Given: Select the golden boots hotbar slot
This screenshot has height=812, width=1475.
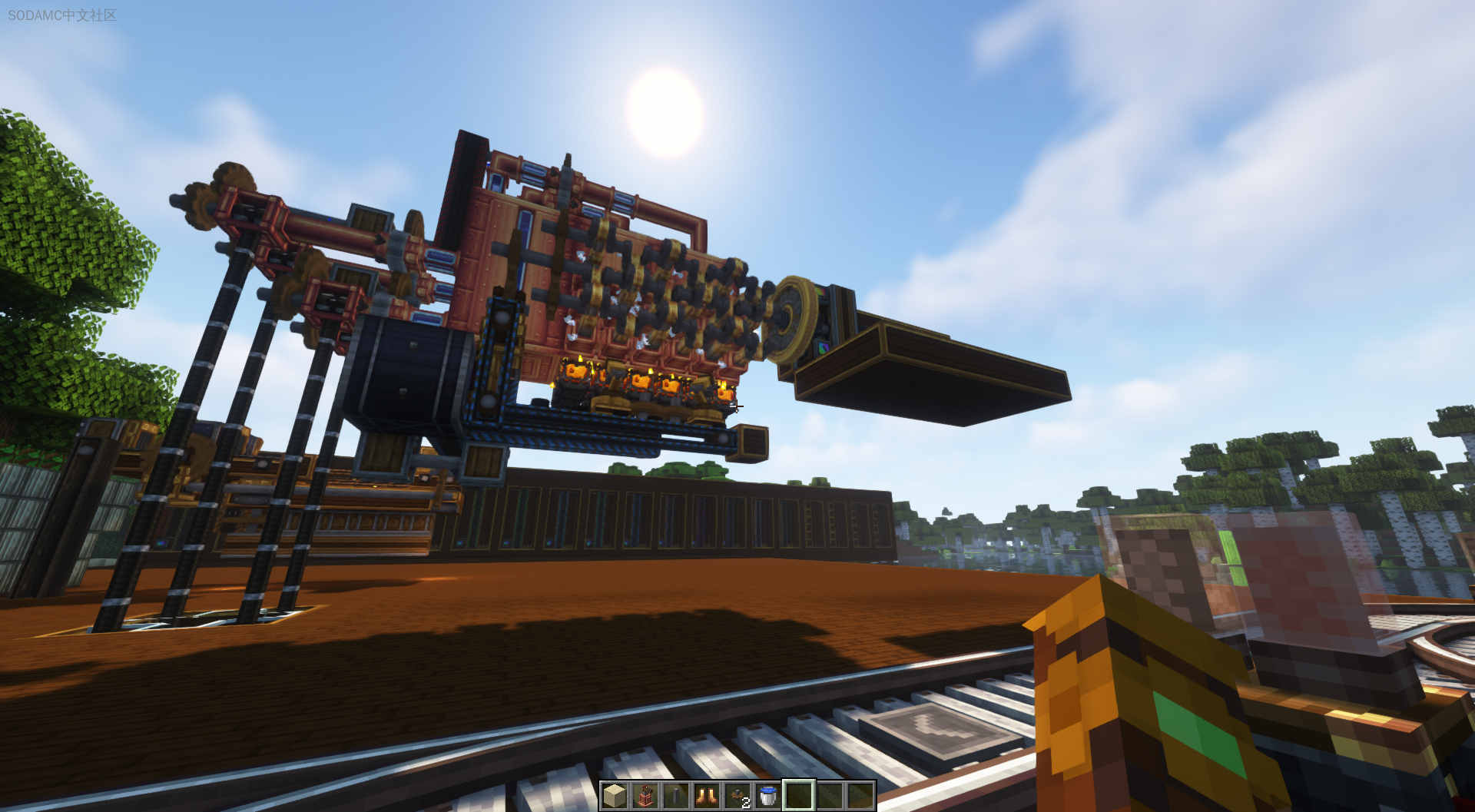Looking at the screenshot, I should [707, 796].
